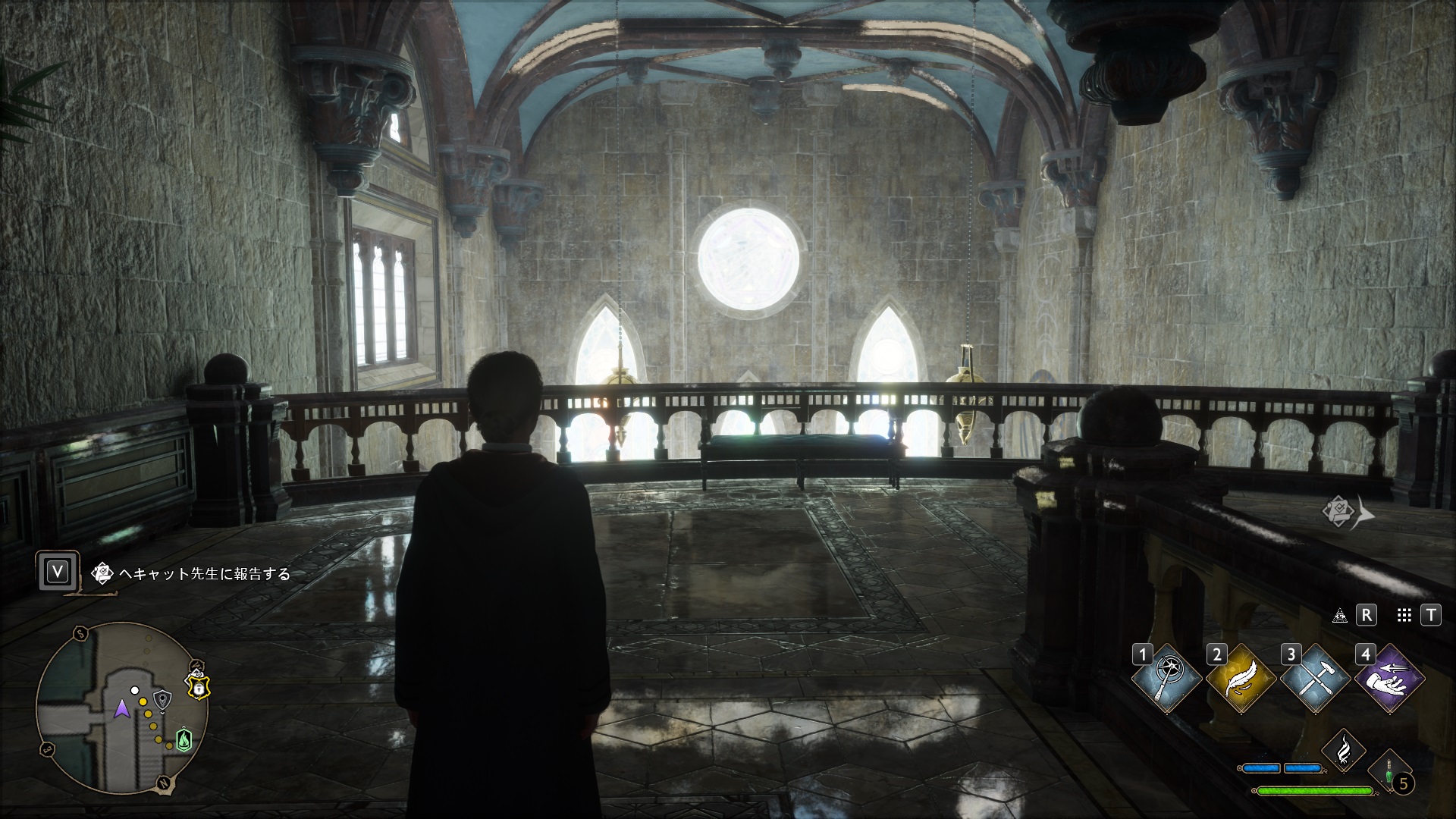Click the grey shield marker on minimap
The image size is (1456, 819).
[162, 698]
